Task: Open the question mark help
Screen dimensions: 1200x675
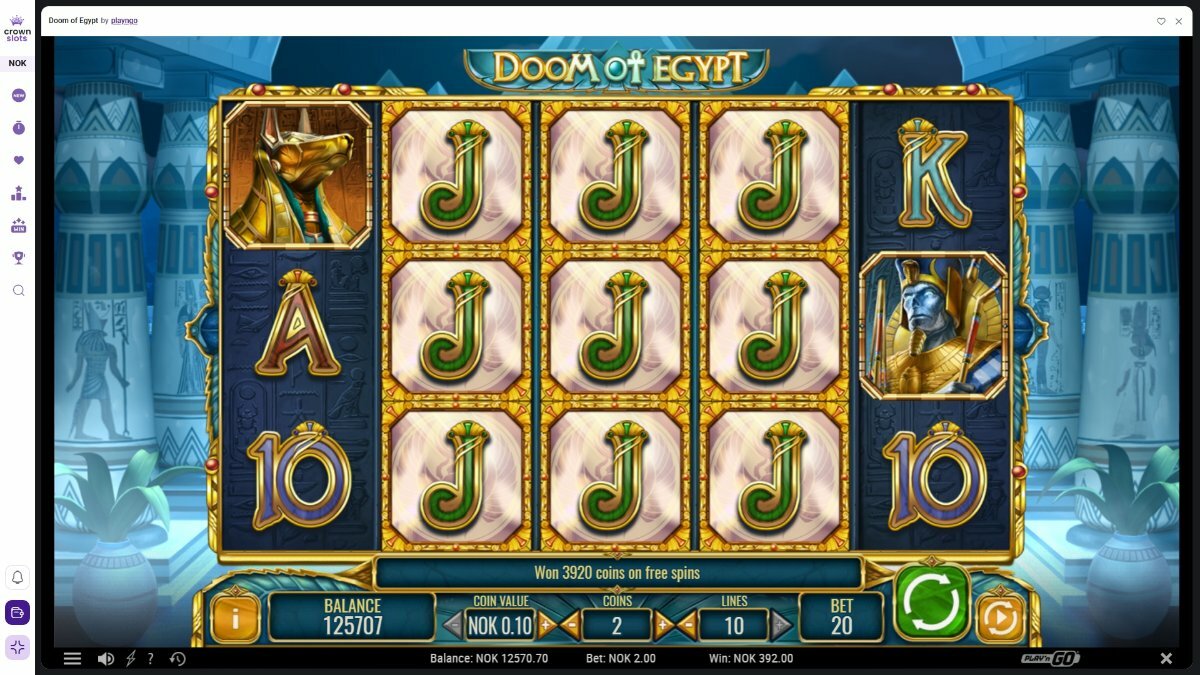Action: click(151, 659)
